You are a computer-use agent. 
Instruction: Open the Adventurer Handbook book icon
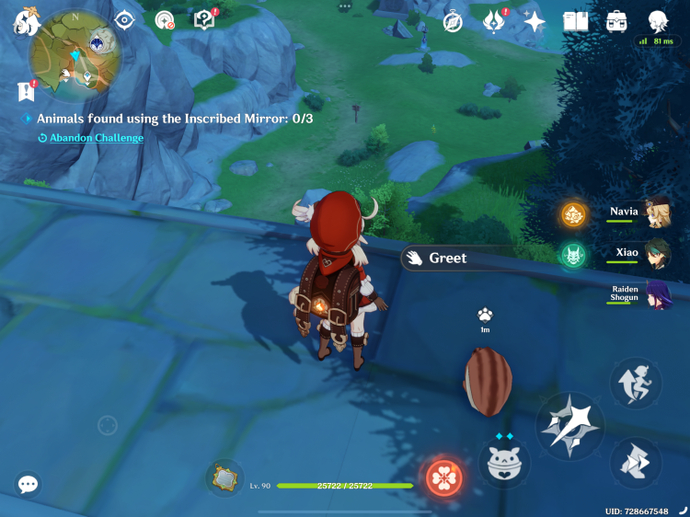(x=575, y=21)
